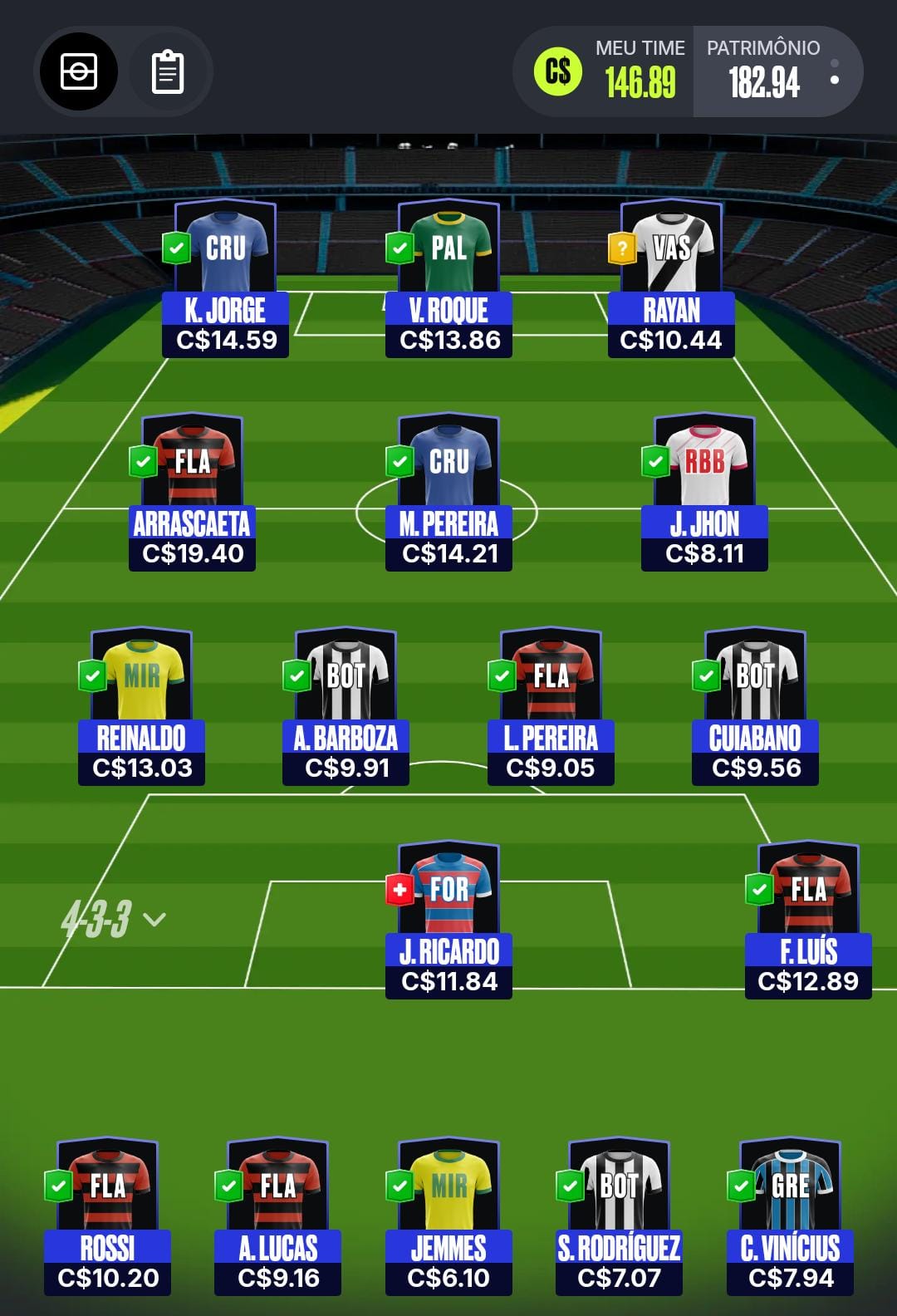Select coach F. Luís's card
This screenshot has height=1316, width=897.
(808, 920)
